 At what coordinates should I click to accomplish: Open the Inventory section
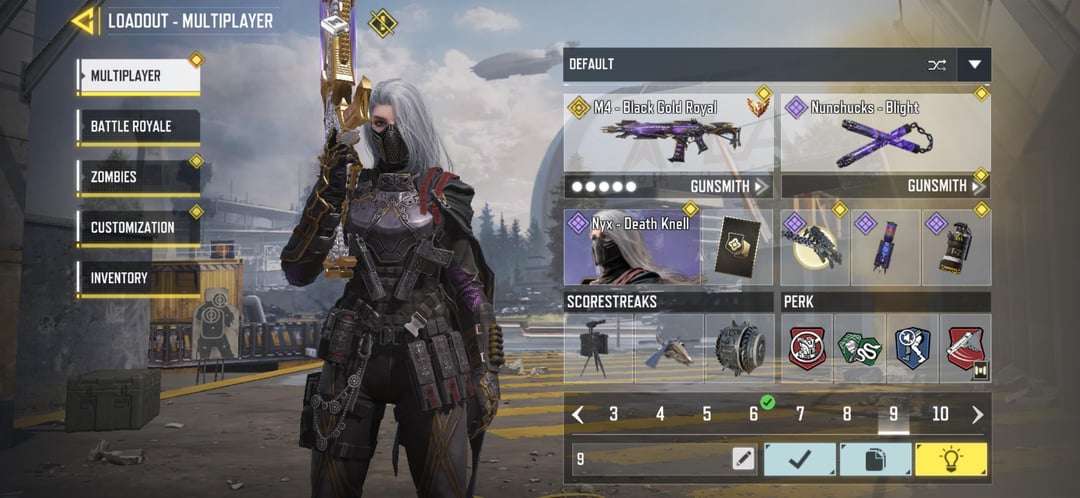[138, 278]
